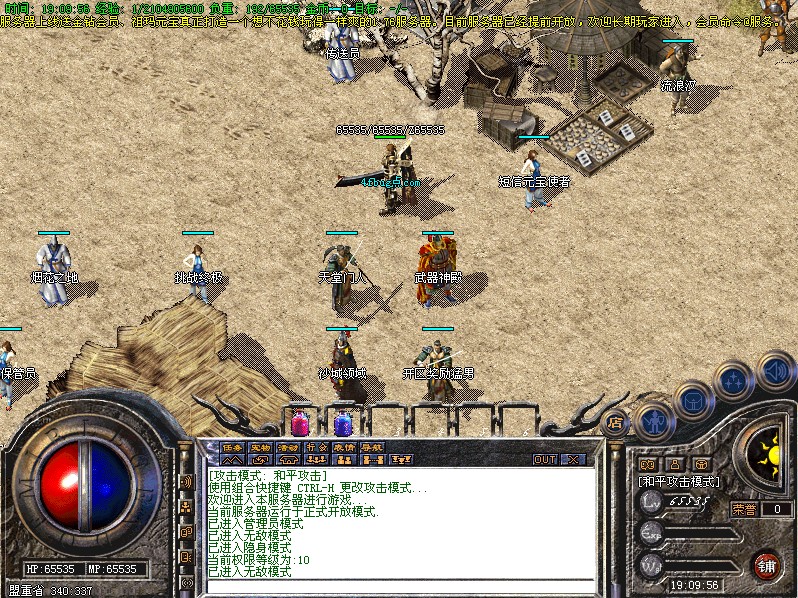Open the 宠物 pet tab
This screenshot has width=798, height=598.
261,447
